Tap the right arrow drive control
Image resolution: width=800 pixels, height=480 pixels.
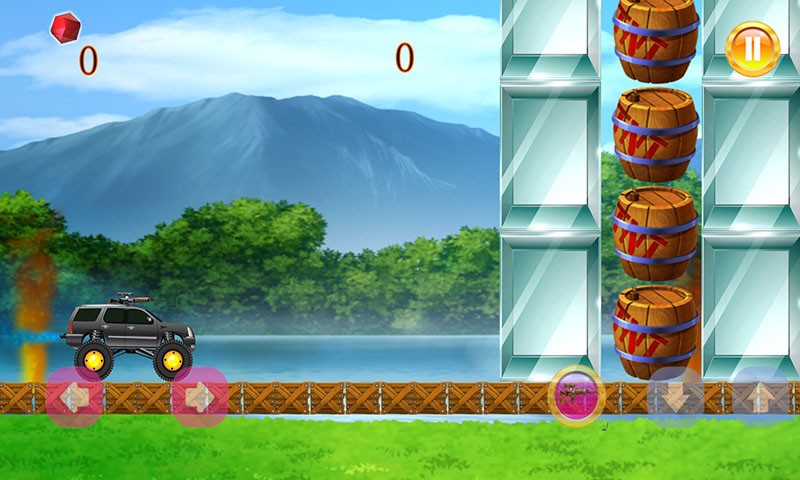(x=200, y=398)
